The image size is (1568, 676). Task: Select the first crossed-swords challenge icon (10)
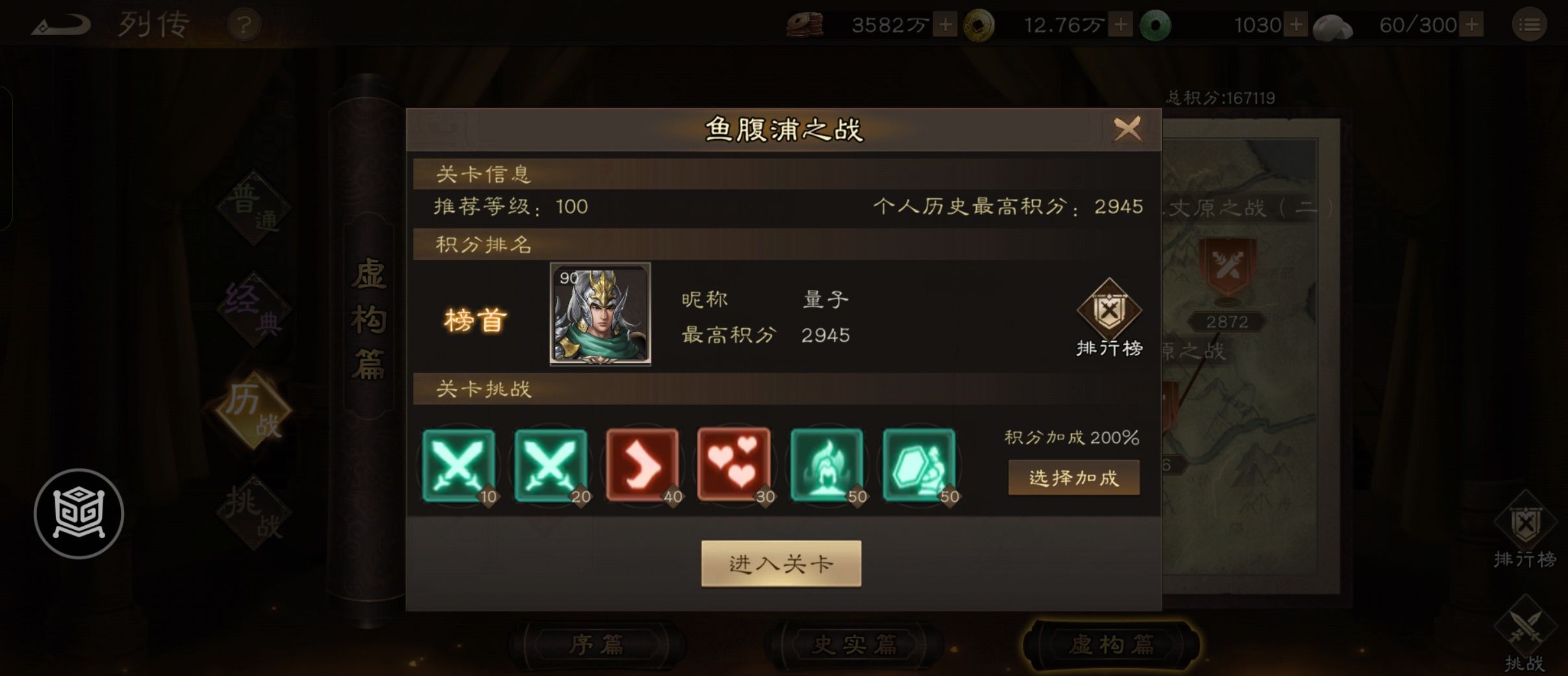[x=459, y=465]
